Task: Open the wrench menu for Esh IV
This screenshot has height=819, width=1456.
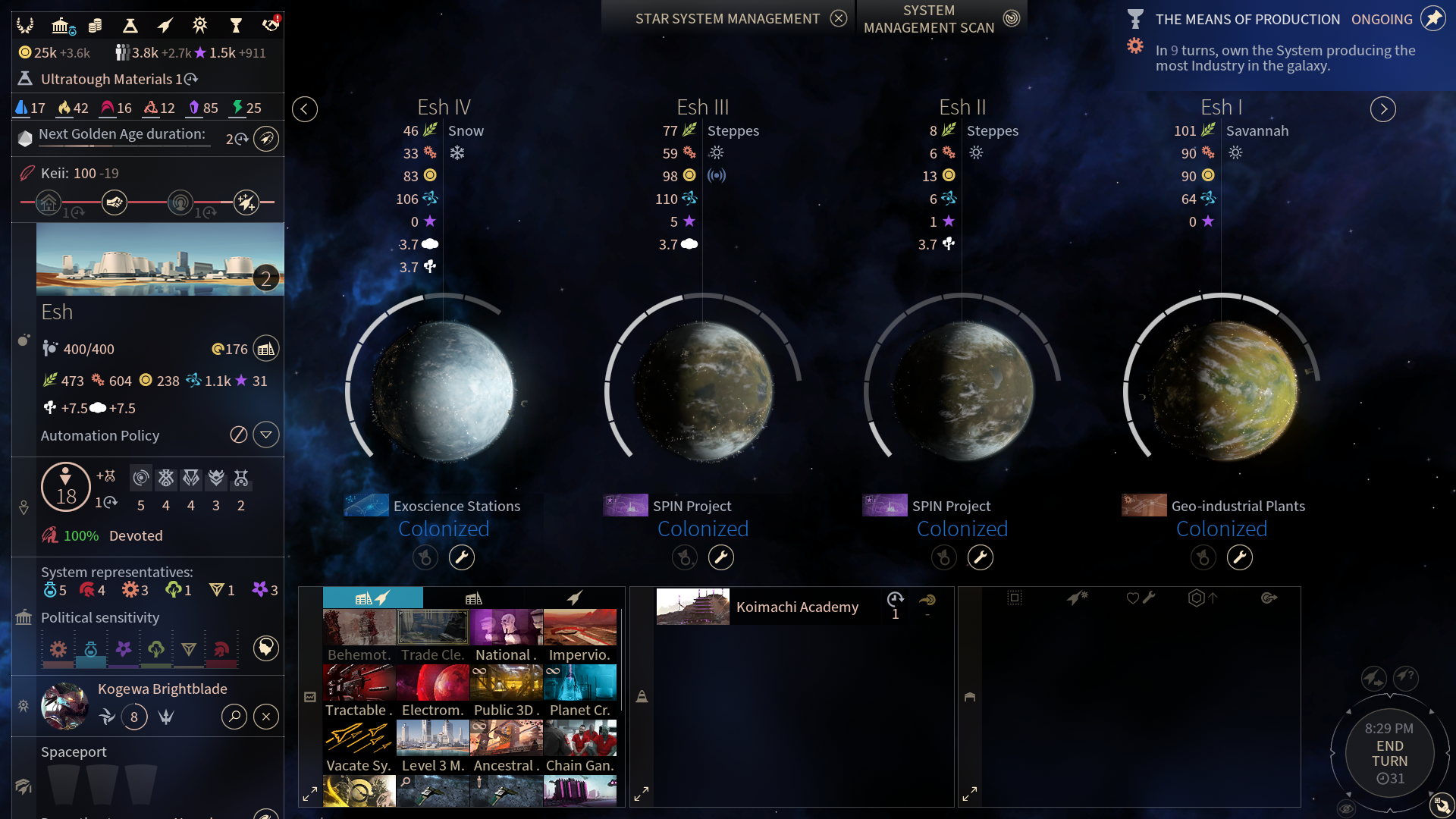Action: coord(462,557)
